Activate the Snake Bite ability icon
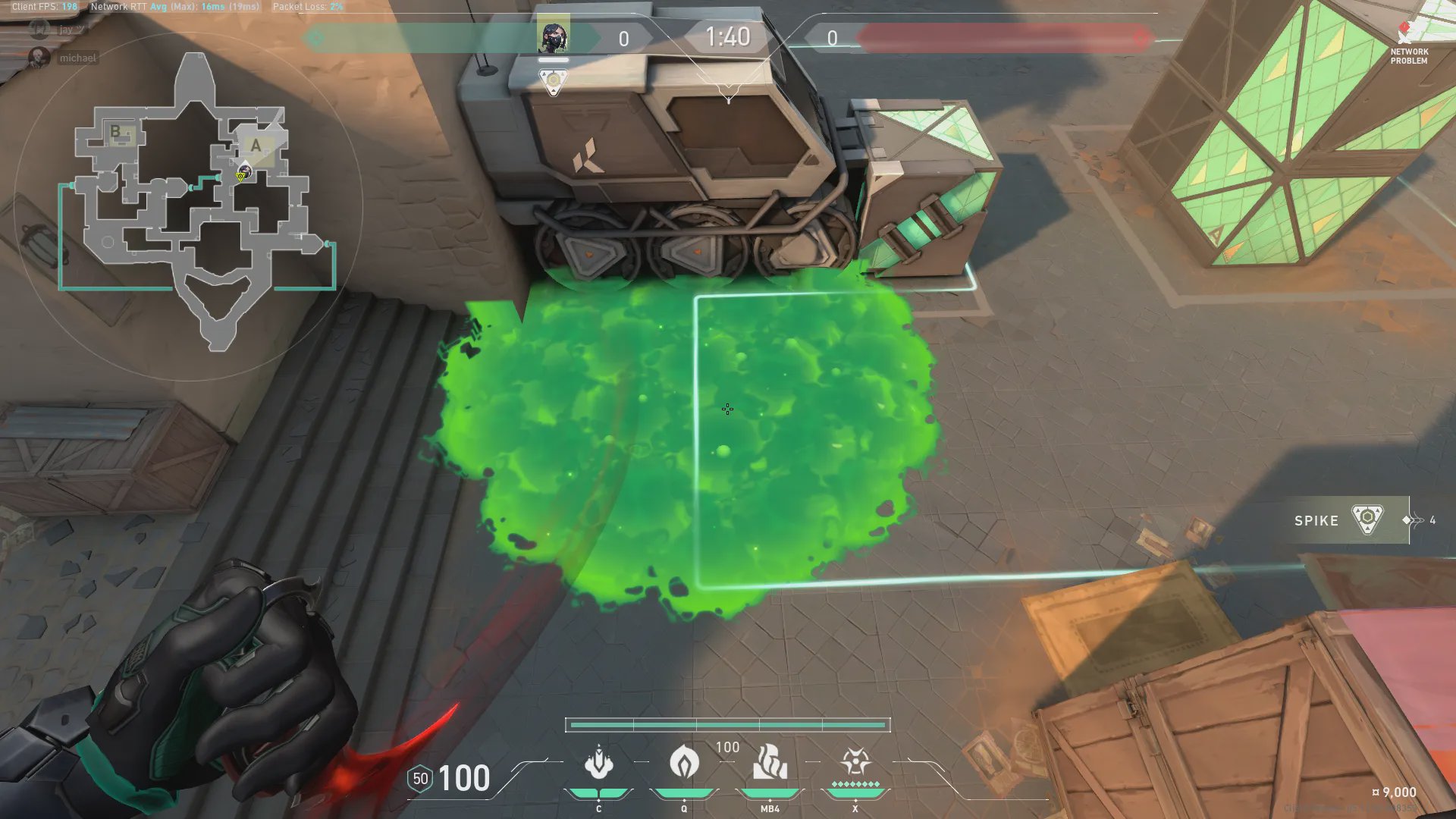The width and height of the screenshot is (1456, 819). pyautogui.click(x=598, y=763)
